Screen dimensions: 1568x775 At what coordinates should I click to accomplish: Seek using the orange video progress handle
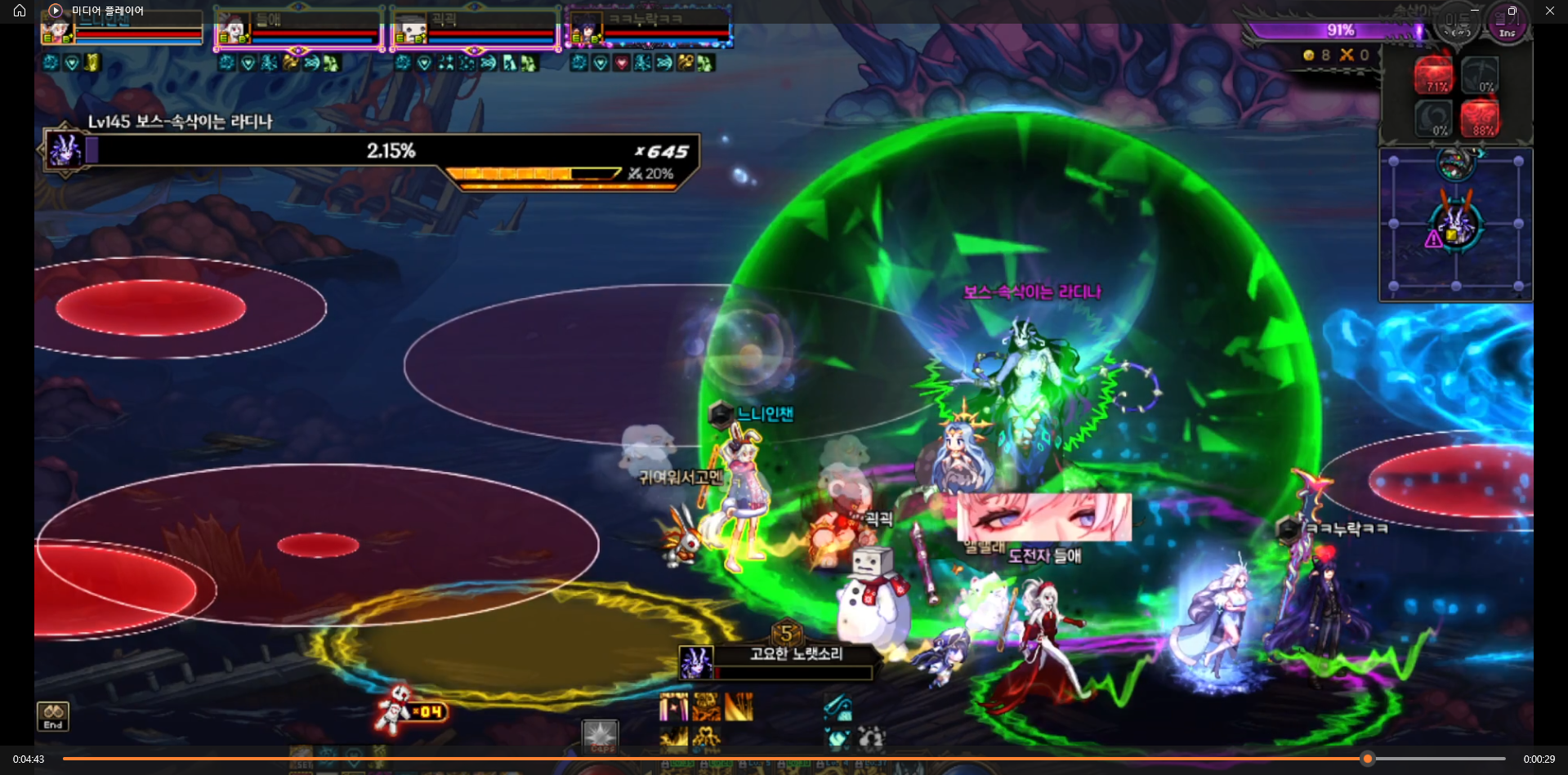point(1367,759)
